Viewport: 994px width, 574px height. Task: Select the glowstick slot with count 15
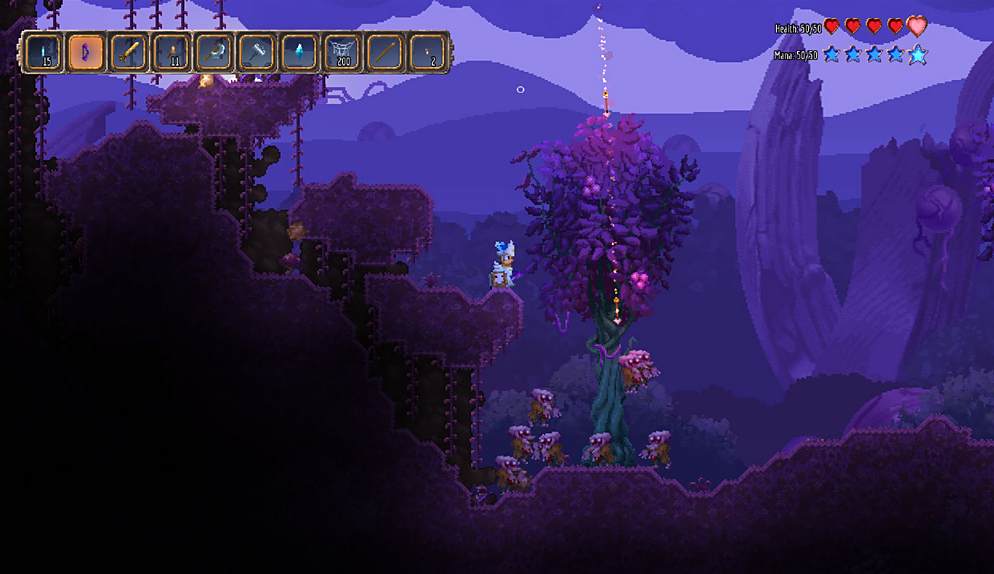coord(44,52)
